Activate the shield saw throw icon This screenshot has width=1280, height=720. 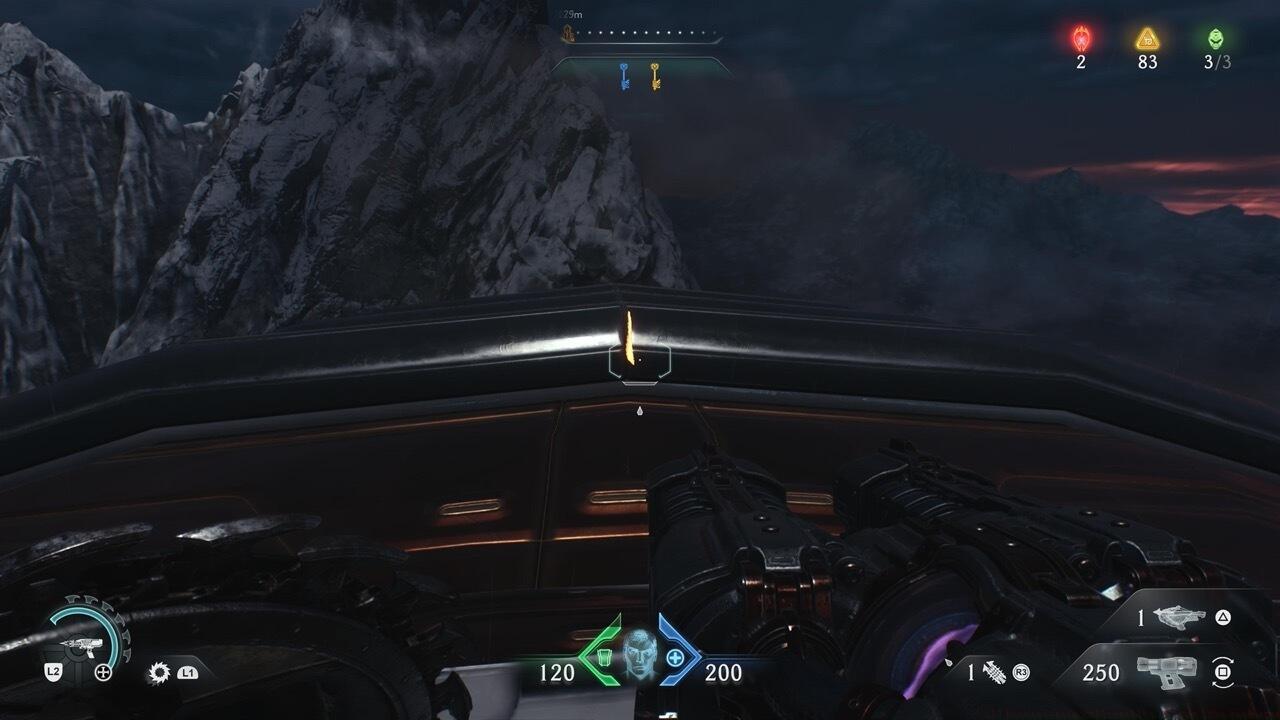[x=158, y=673]
